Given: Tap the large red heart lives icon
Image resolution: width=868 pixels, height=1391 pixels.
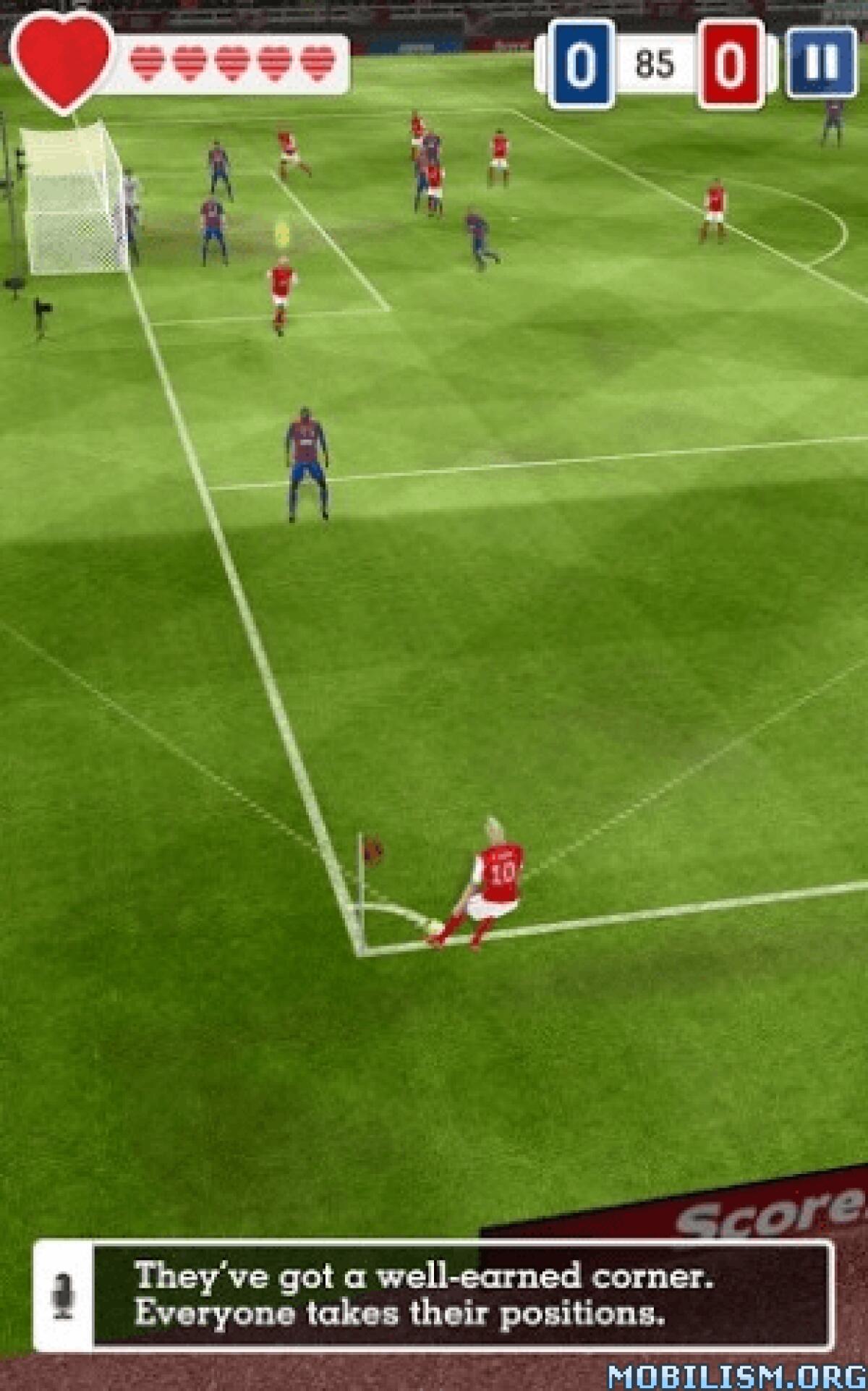Looking at the screenshot, I should (62, 61).
